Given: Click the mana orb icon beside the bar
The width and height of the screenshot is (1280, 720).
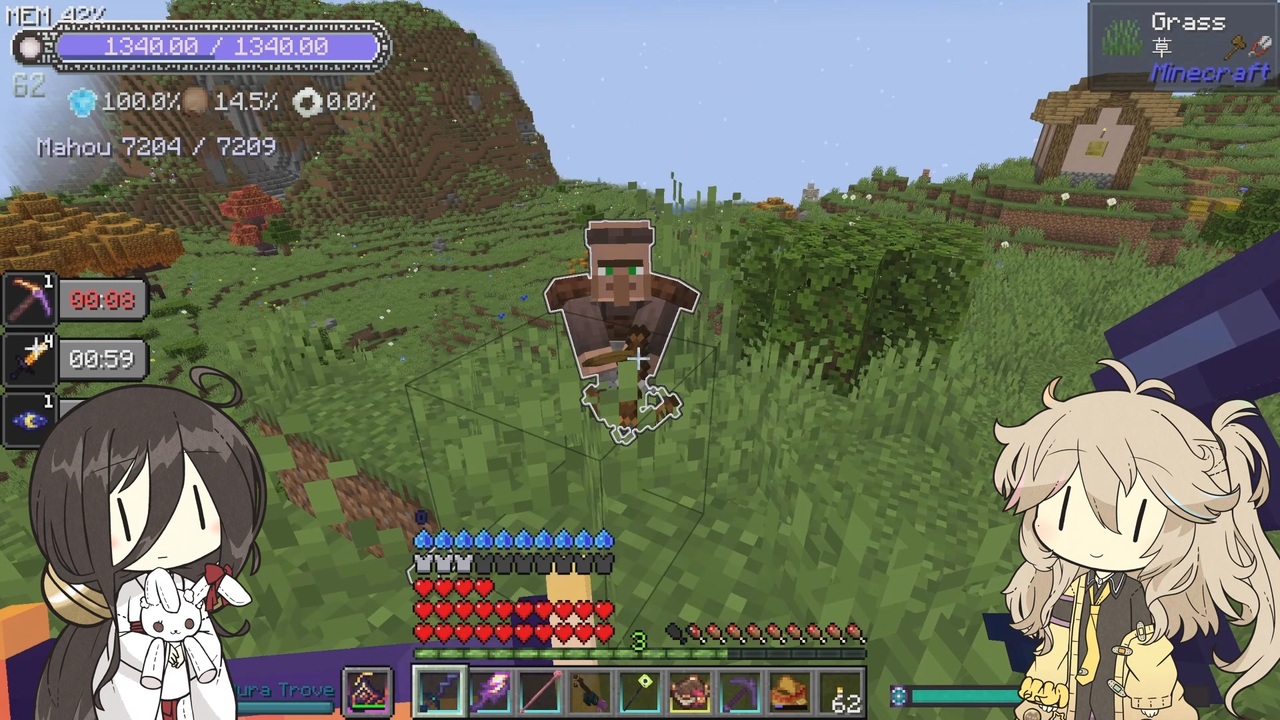Looking at the screenshot, I should 28,47.
